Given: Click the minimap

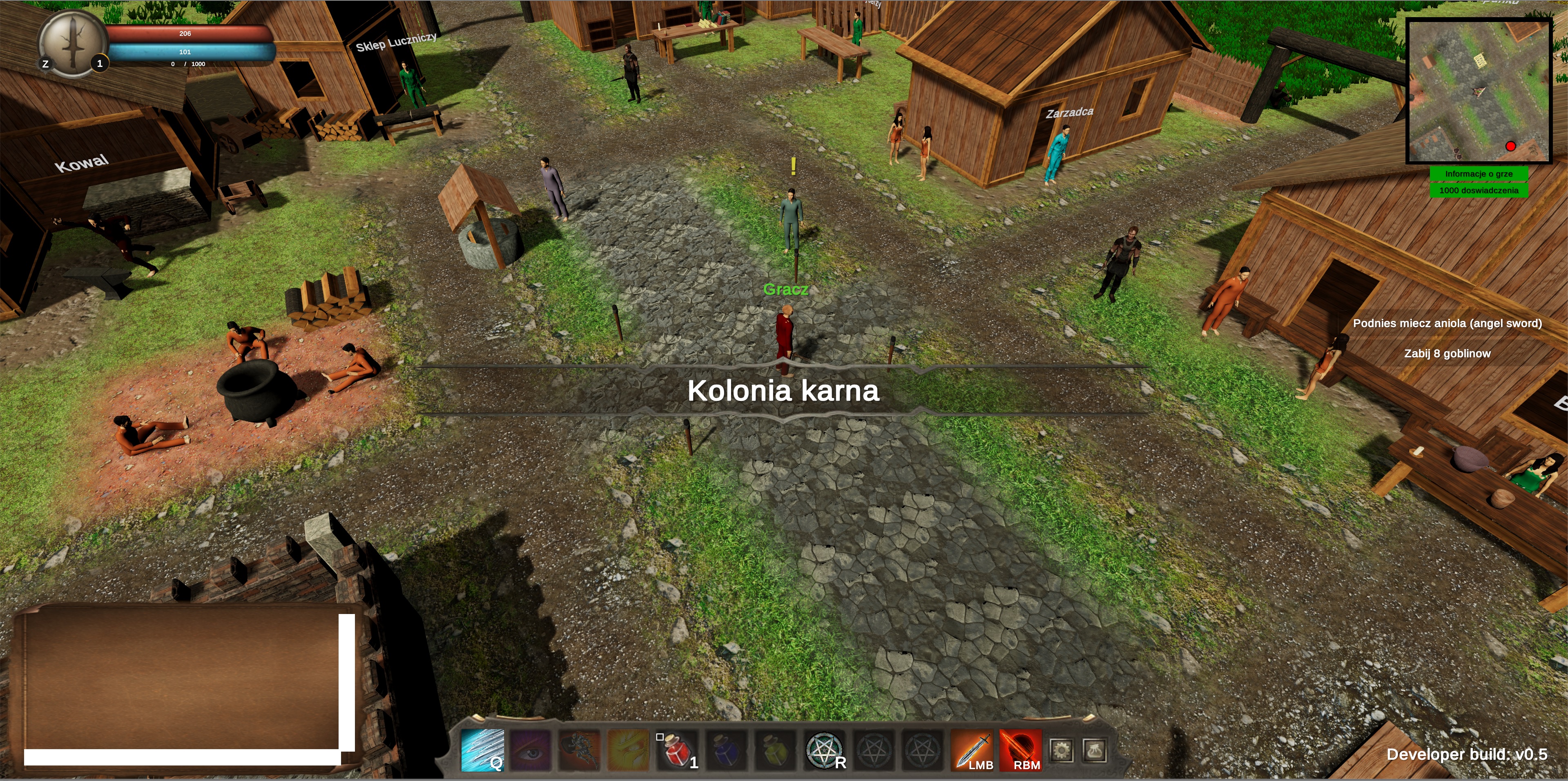Looking at the screenshot, I should (x=1479, y=91).
